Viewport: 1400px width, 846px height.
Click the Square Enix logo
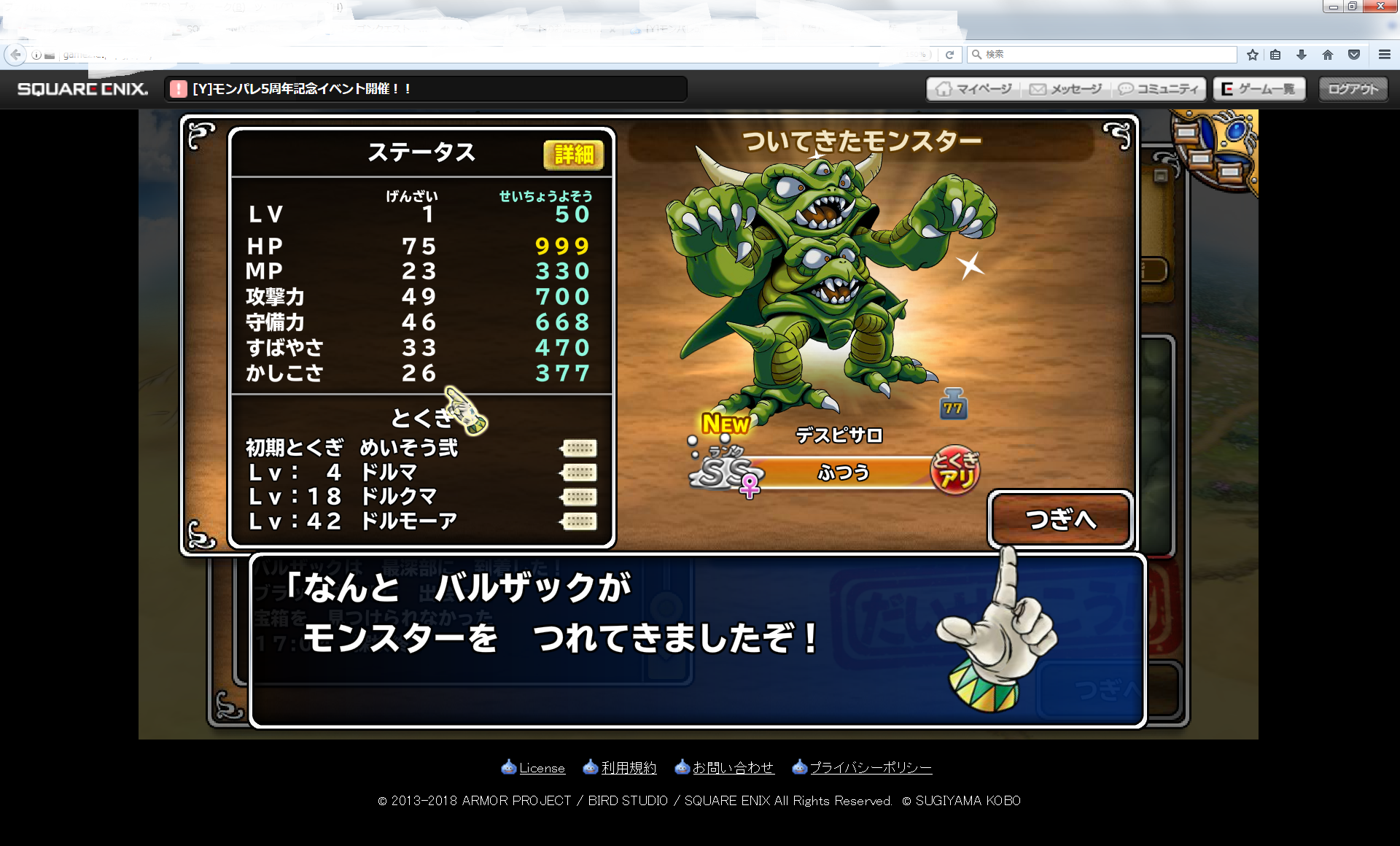pyautogui.click(x=82, y=89)
